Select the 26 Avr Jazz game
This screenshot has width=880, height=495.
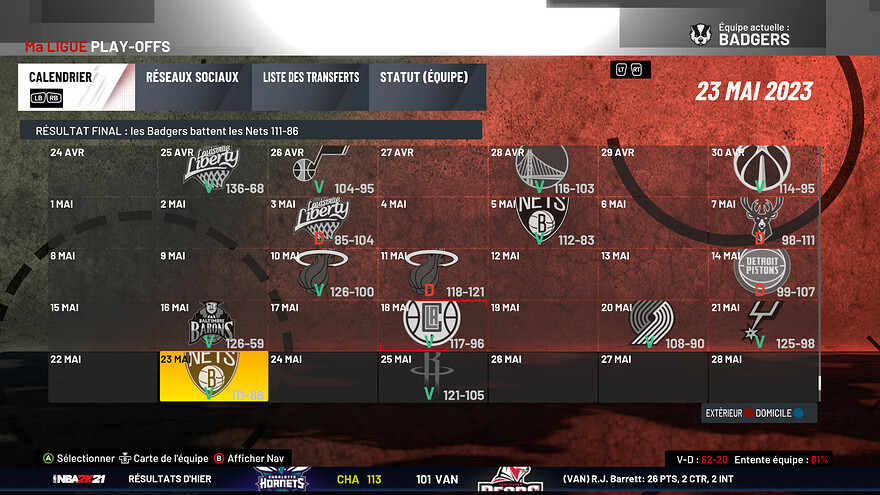pos(323,169)
